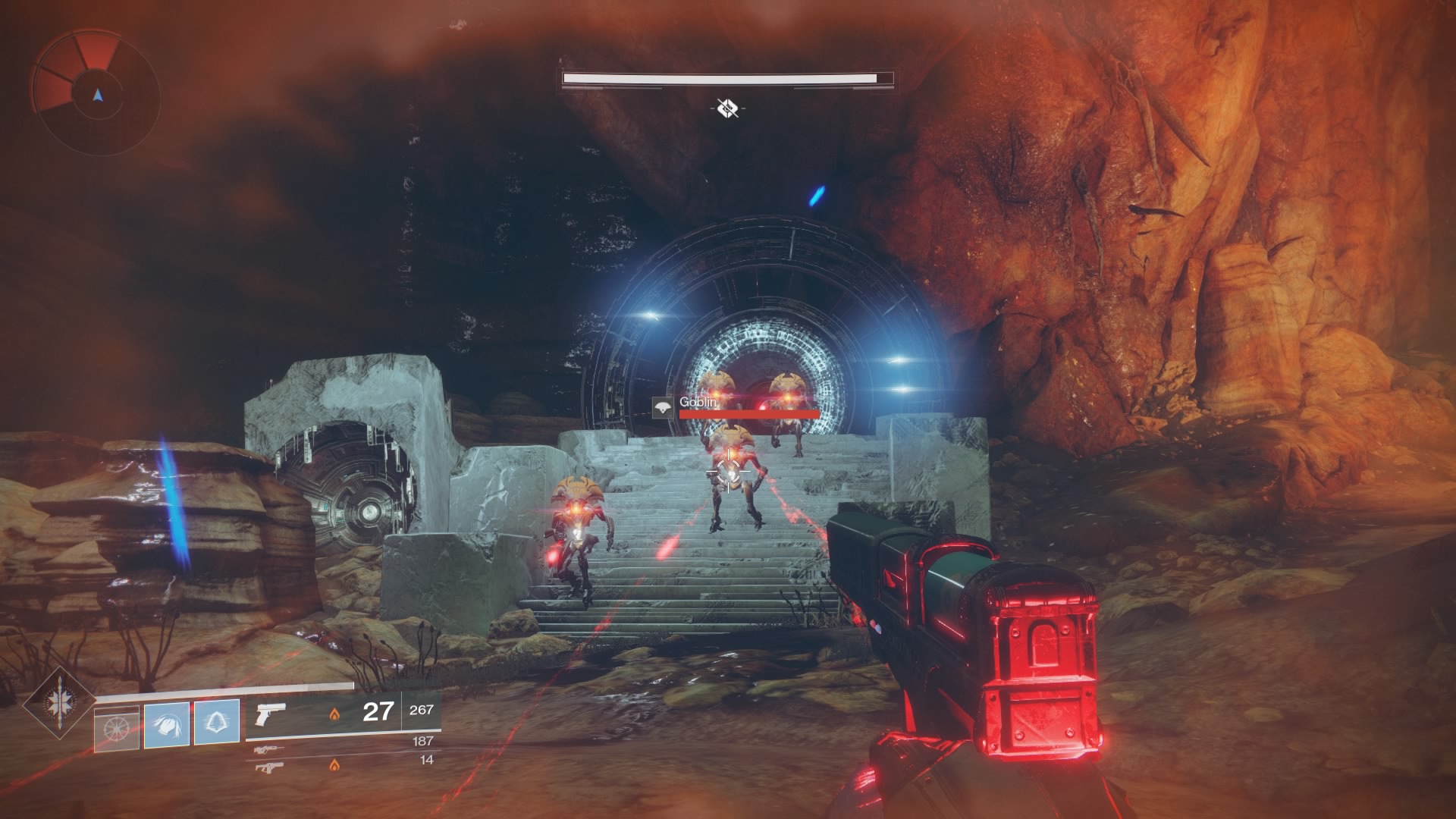The height and width of the screenshot is (819, 1456).
Task: Activate the hooded class ability icon
Action: pyautogui.click(x=217, y=721)
